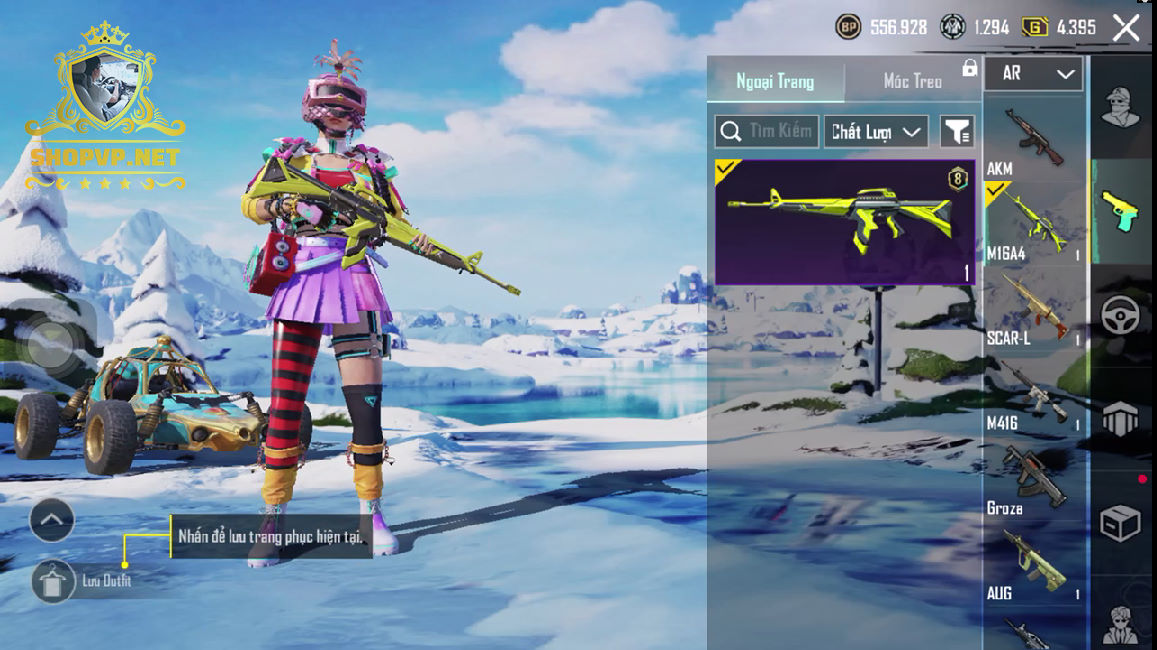This screenshot has width=1157, height=650.
Task: Close the inventory screen with X
Action: [x=1126, y=28]
